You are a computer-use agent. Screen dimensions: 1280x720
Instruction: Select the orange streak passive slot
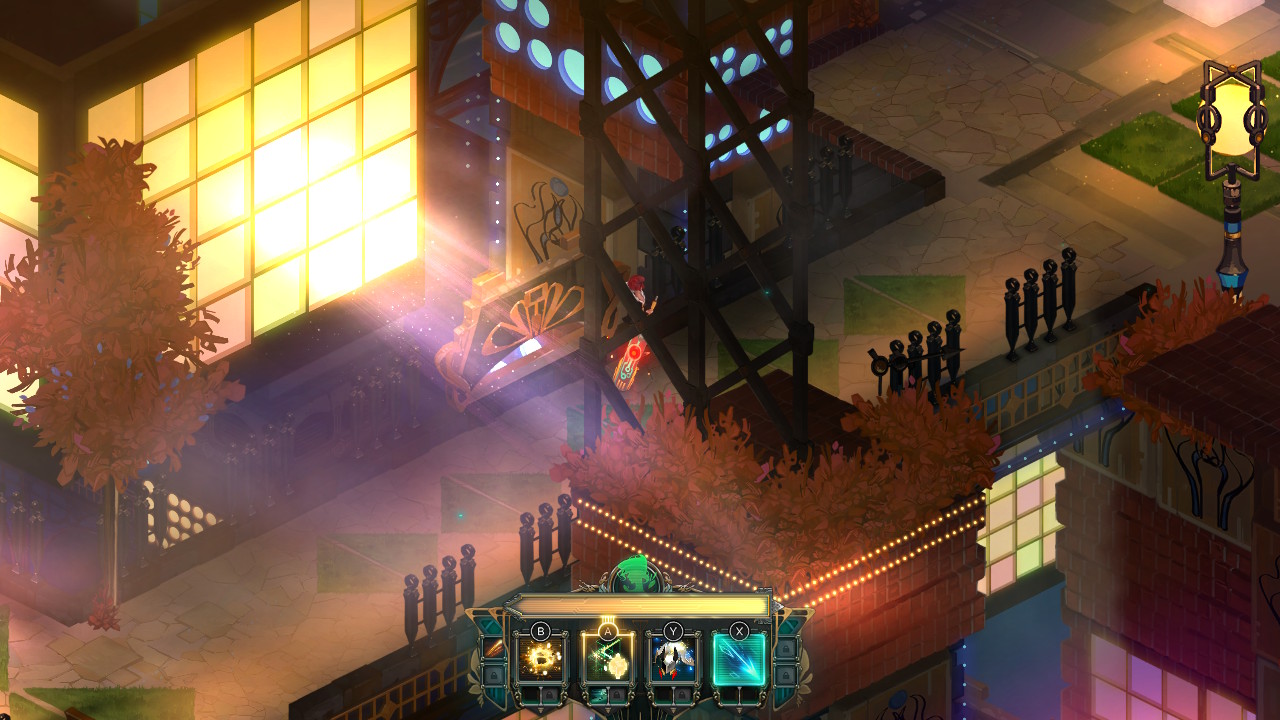click(492, 648)
